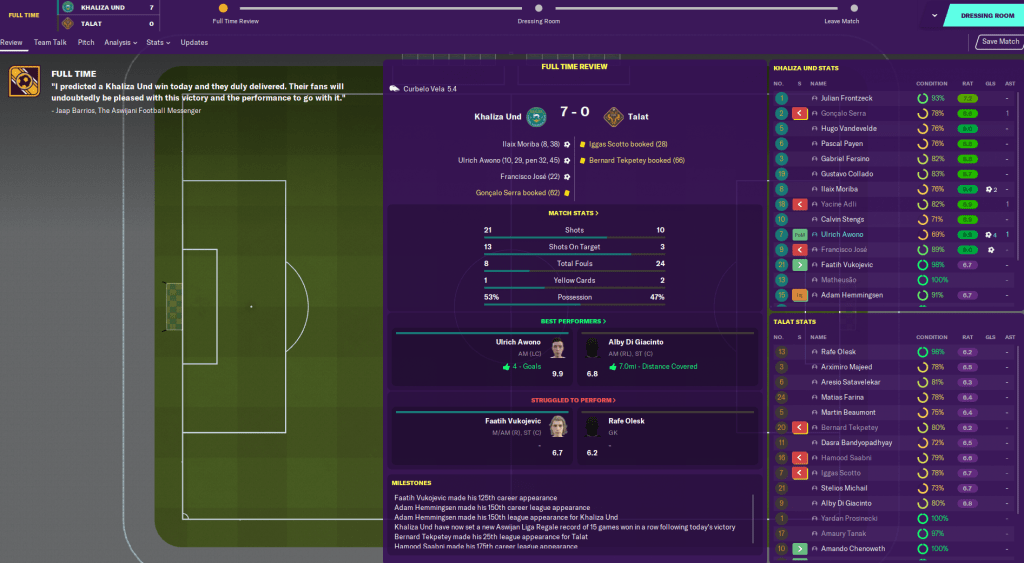
Task: Switch to the Team Talk tab
Action: click(49, 43)
